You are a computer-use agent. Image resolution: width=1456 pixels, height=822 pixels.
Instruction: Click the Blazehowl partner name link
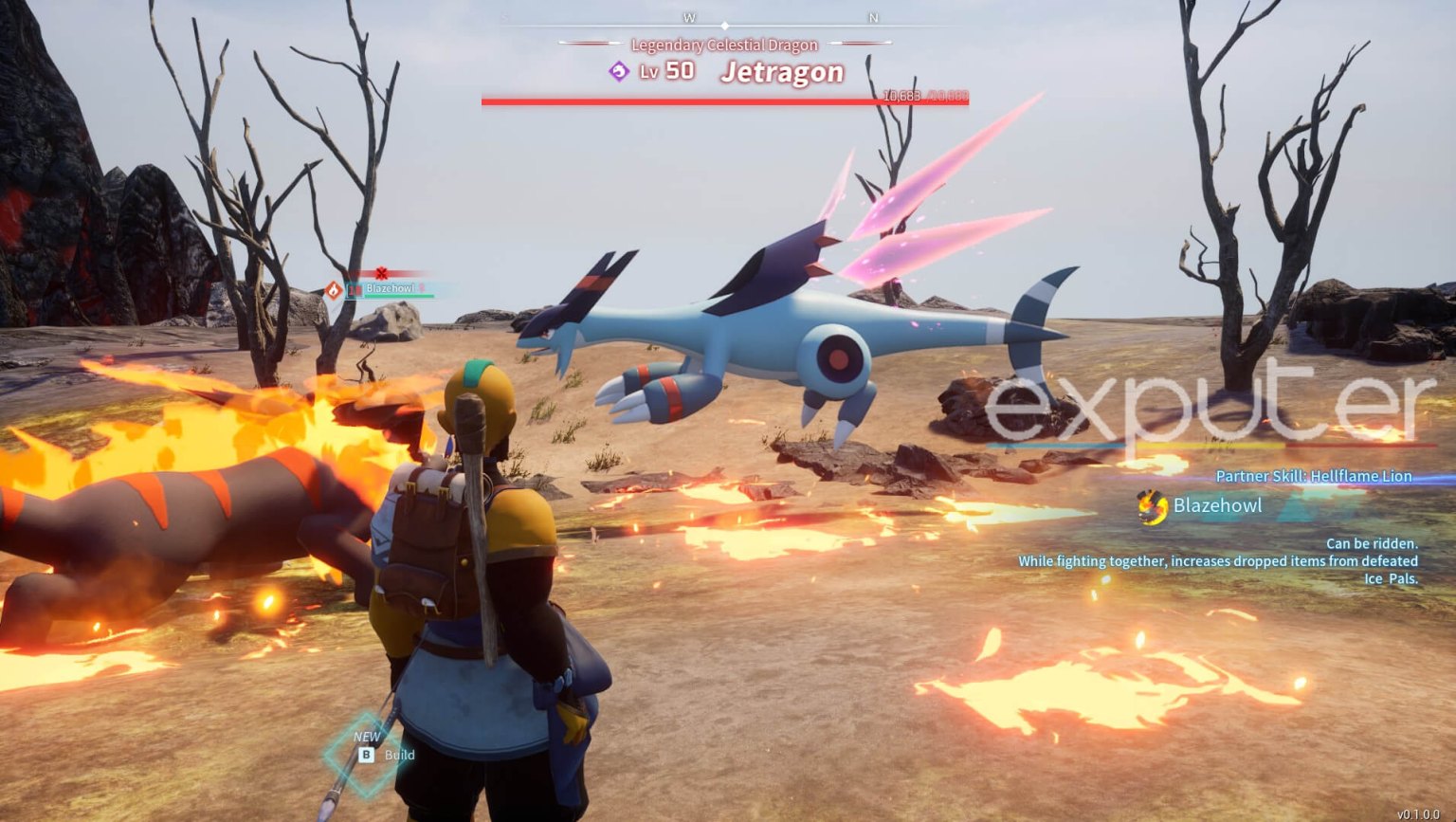[1217, 506]
